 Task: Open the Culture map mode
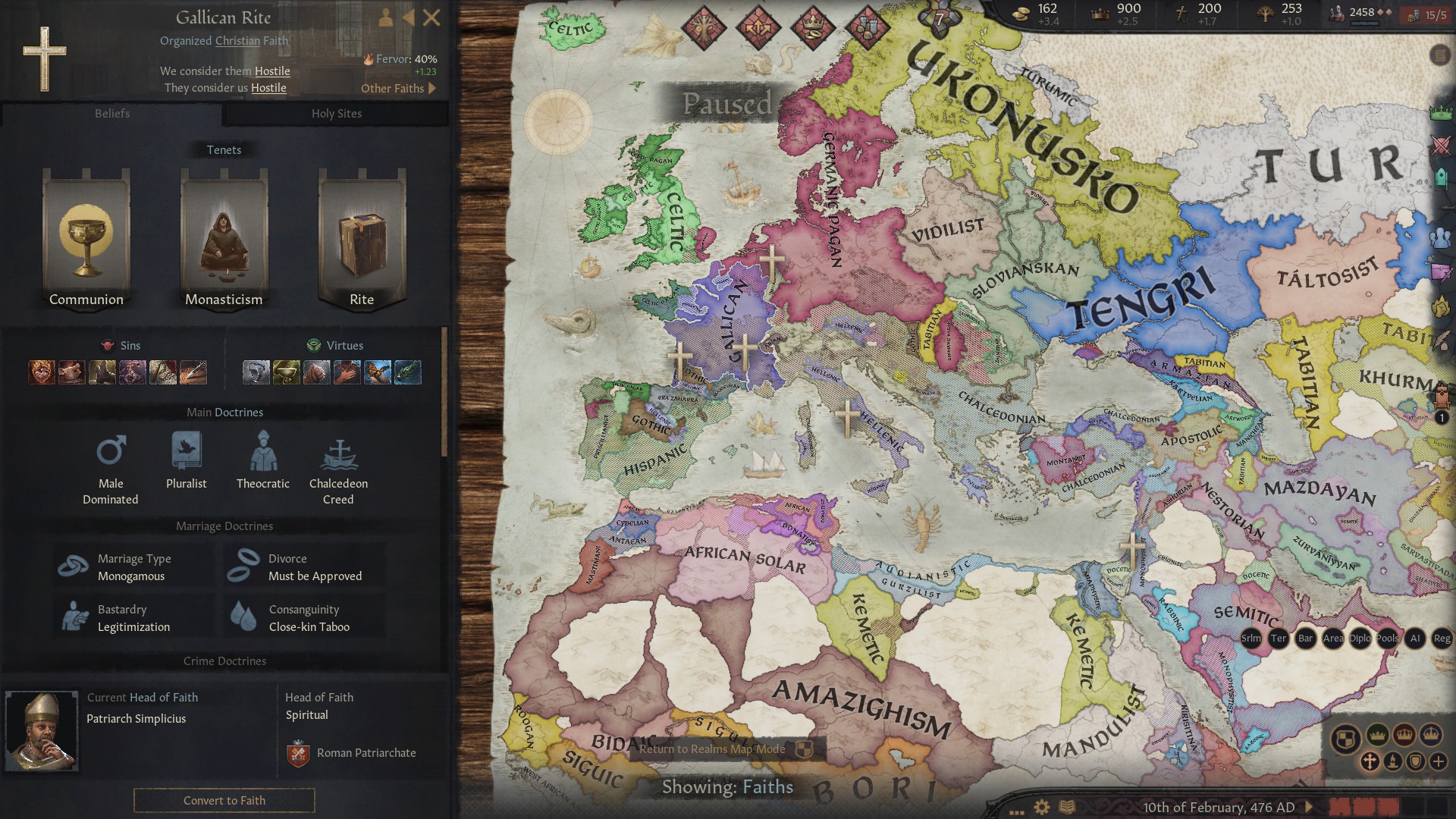1393,761
